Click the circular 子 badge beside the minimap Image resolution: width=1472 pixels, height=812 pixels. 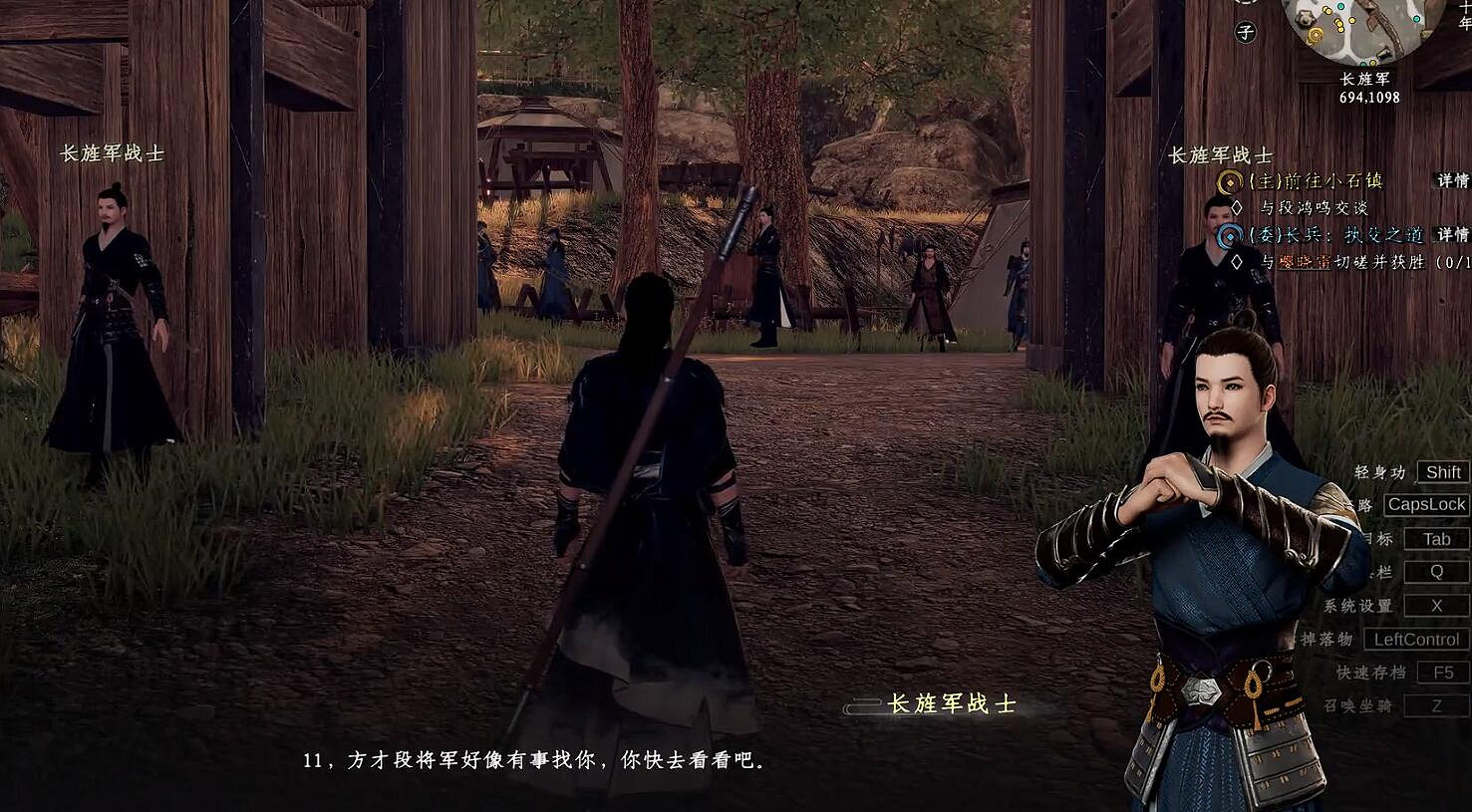click(1245, 30)
